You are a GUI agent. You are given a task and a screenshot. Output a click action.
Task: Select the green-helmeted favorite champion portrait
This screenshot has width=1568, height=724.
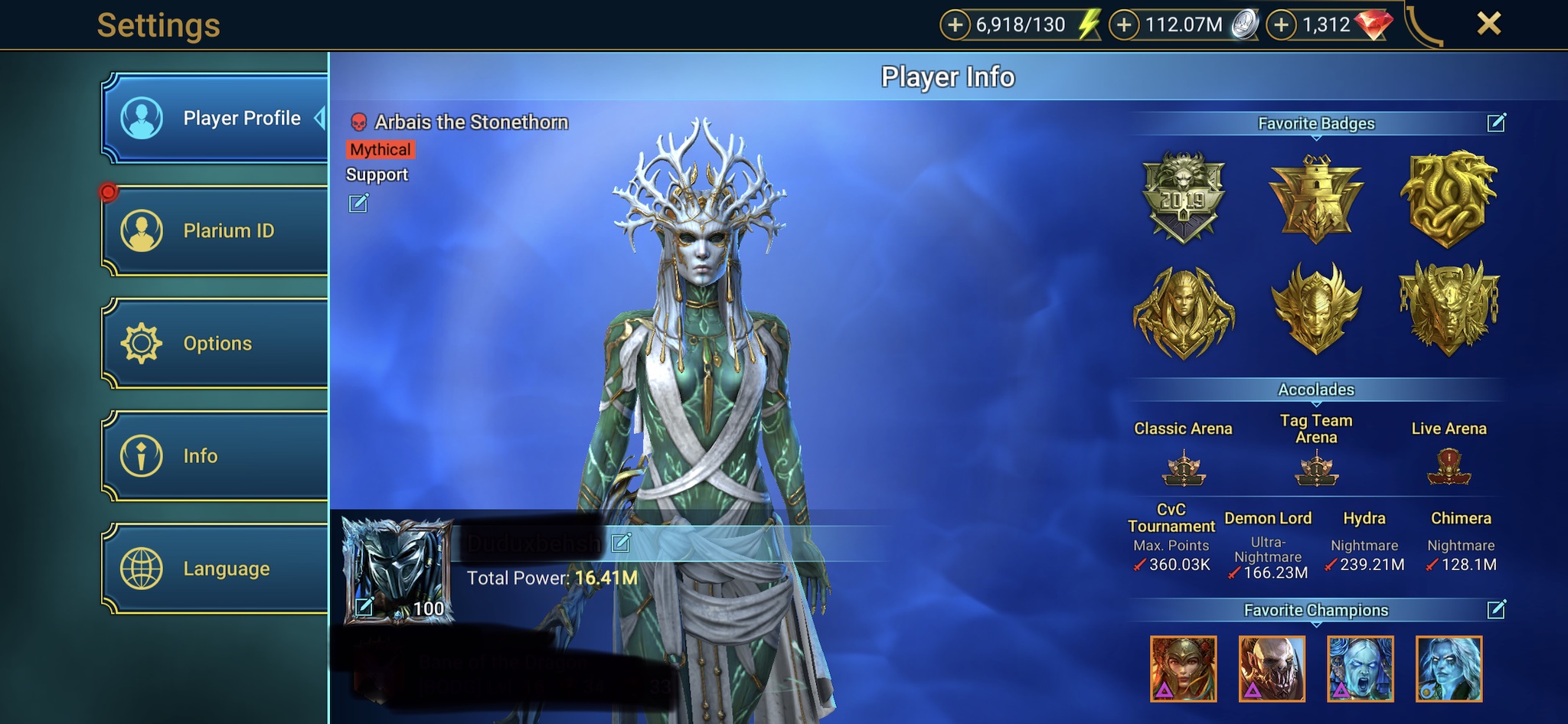tap(1184, 669)
